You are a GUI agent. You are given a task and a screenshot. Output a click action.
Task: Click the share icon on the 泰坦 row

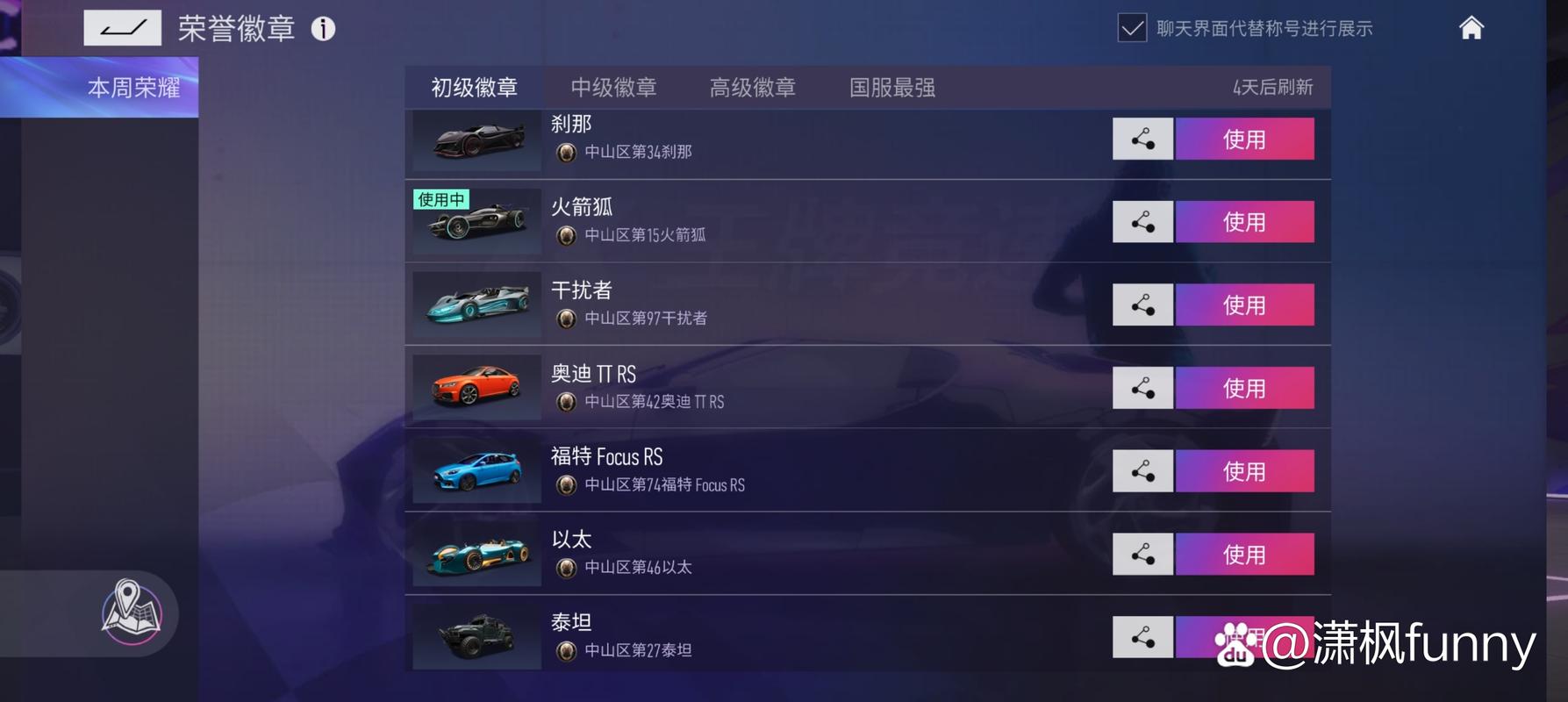click(1142, 637)
